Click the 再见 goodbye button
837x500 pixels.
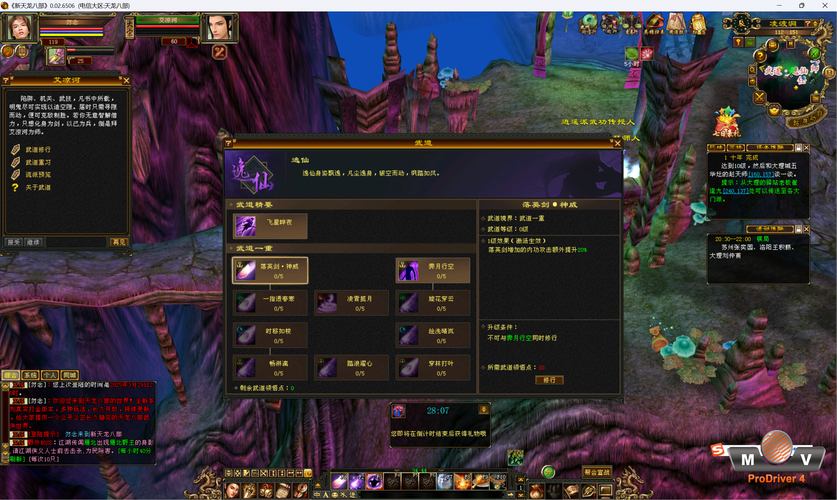tap(119, 242)
